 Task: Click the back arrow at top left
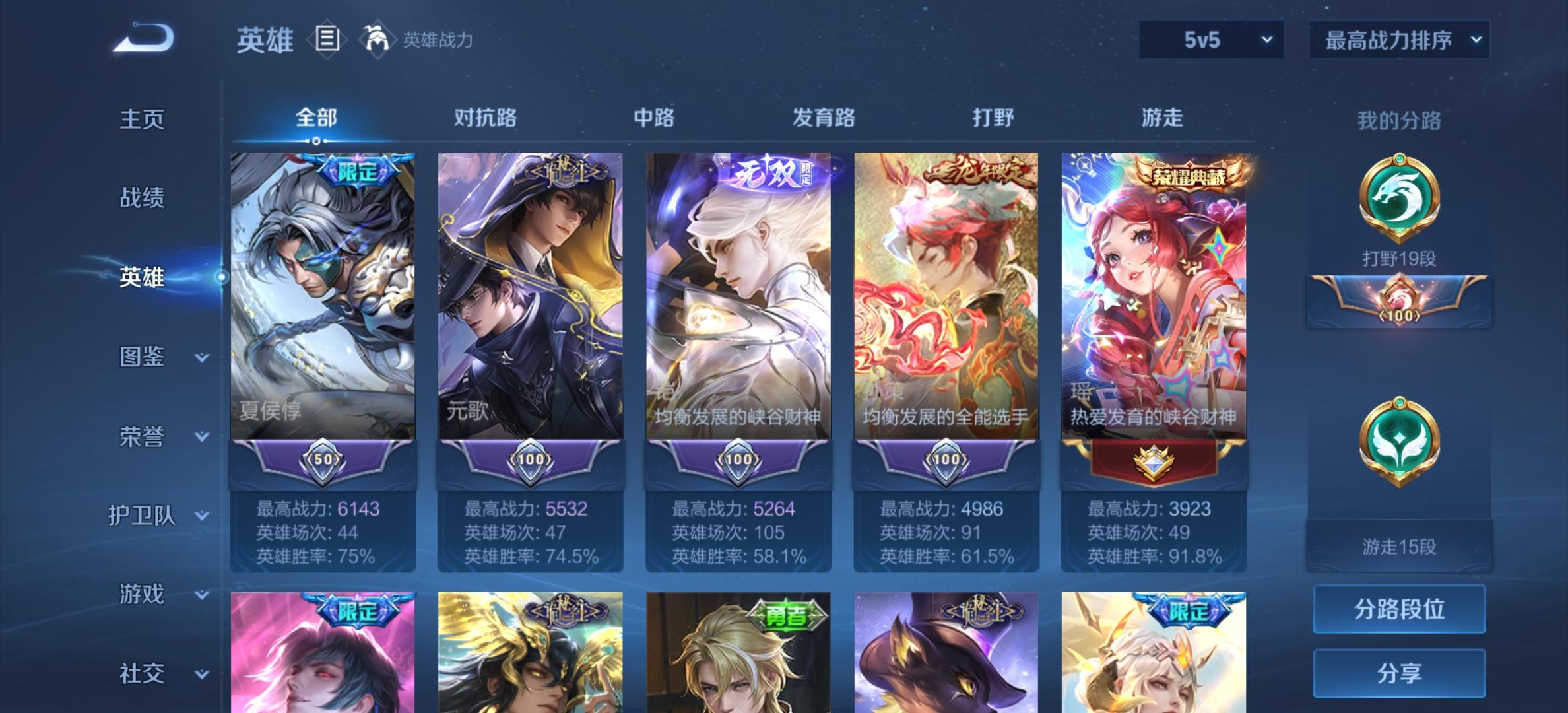click(x=144, y=37)
